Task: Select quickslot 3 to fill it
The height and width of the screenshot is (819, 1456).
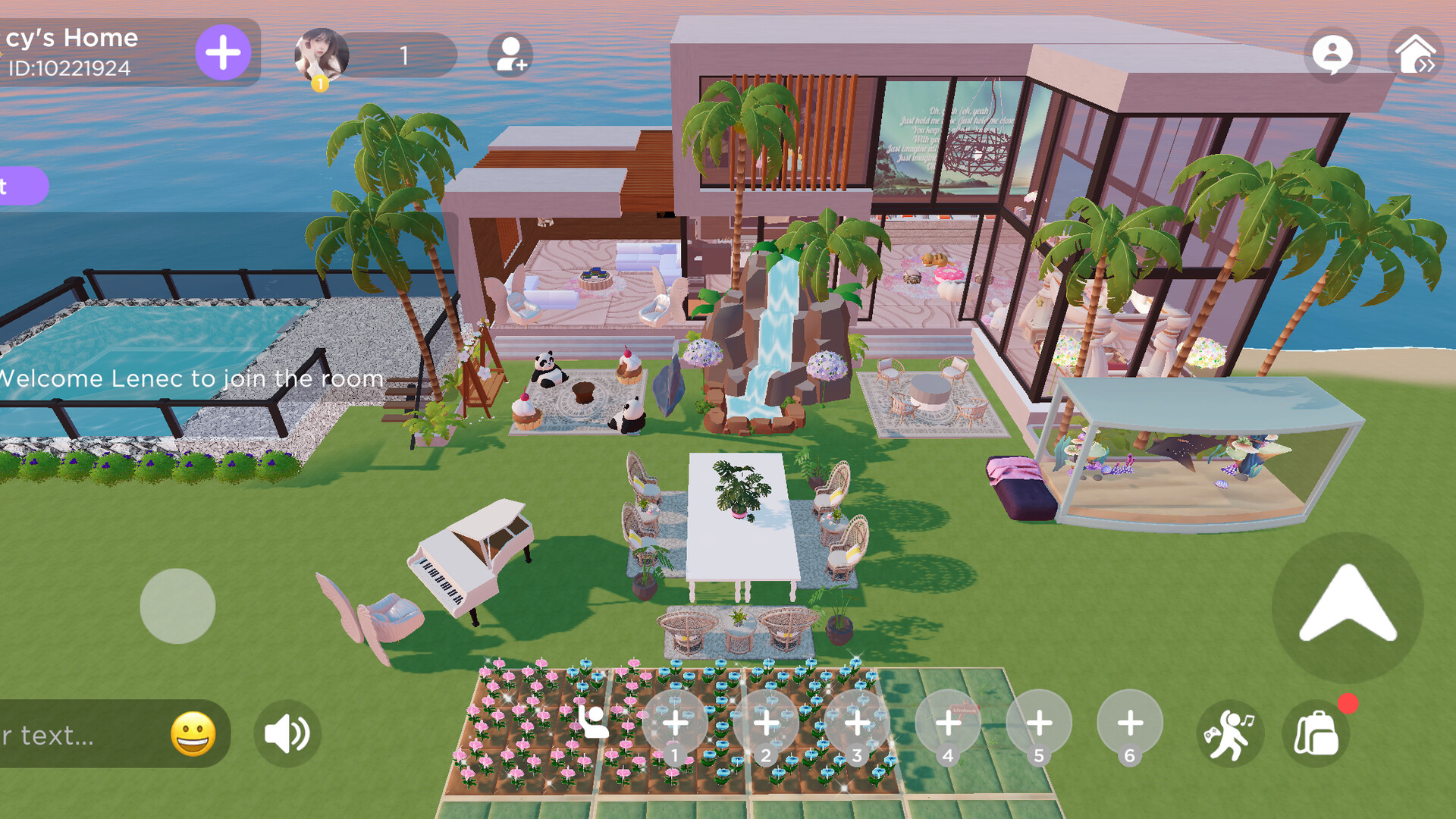Action: point(857,723)
